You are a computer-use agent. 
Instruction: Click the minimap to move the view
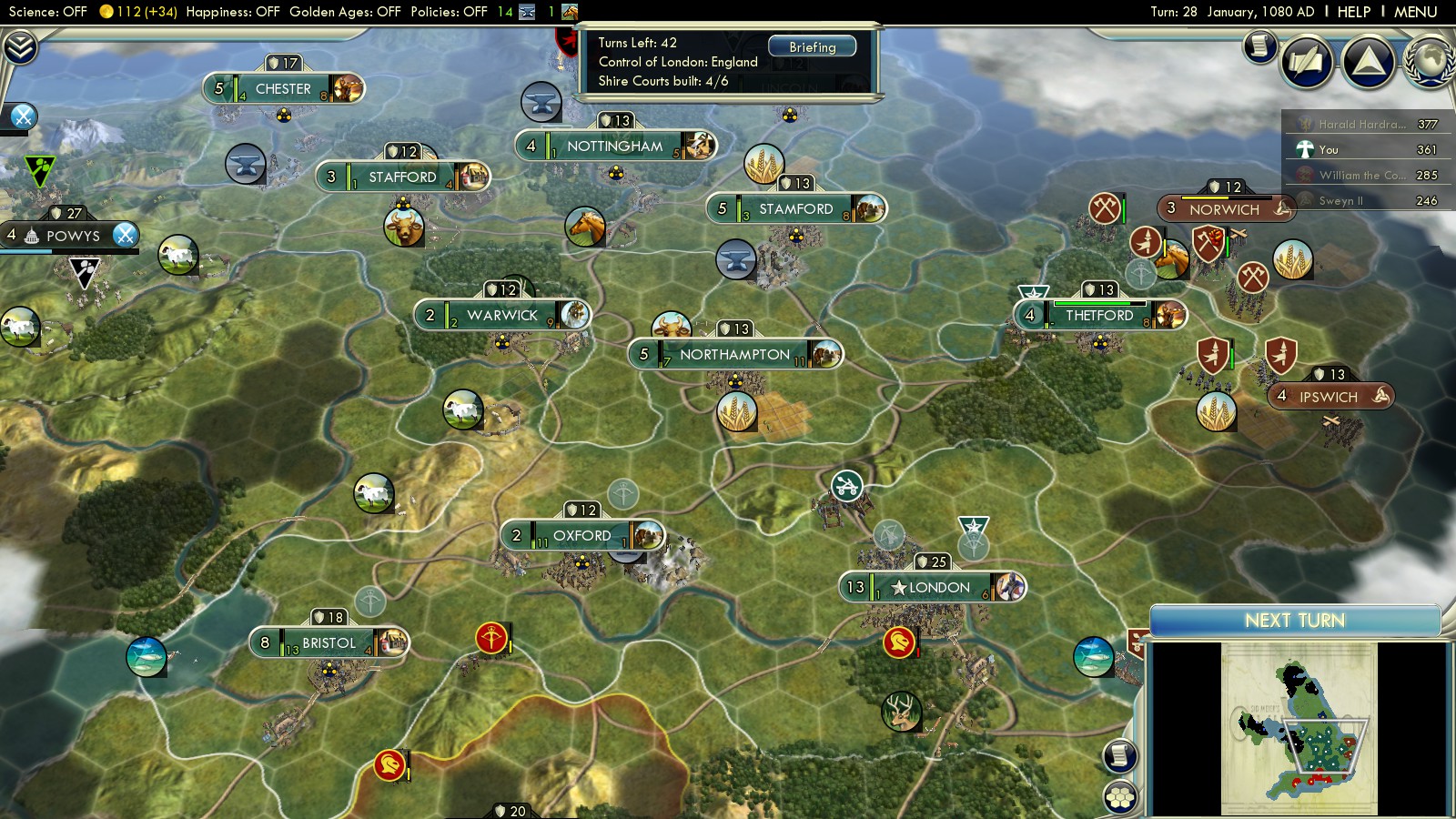1299,728
